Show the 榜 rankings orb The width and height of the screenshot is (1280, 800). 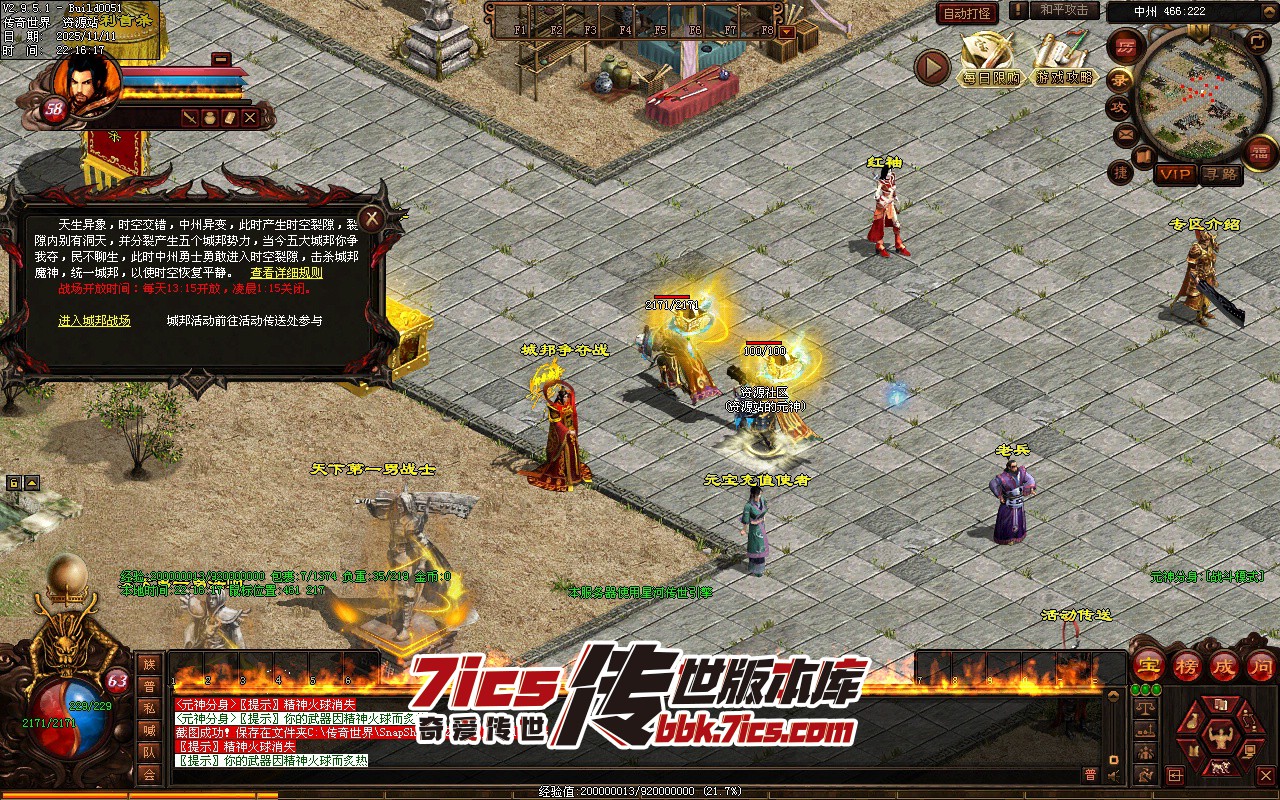click(1187, 664)
